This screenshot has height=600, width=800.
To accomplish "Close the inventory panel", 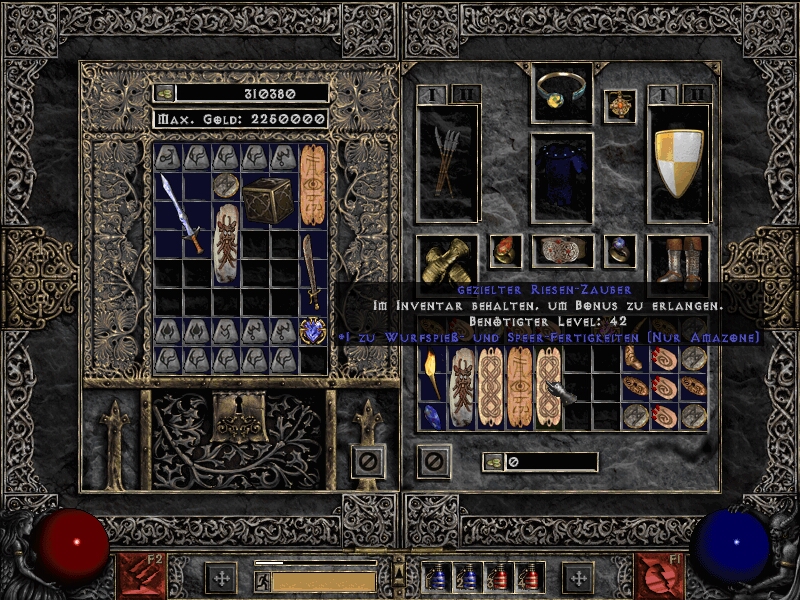I will pos(434,461).
